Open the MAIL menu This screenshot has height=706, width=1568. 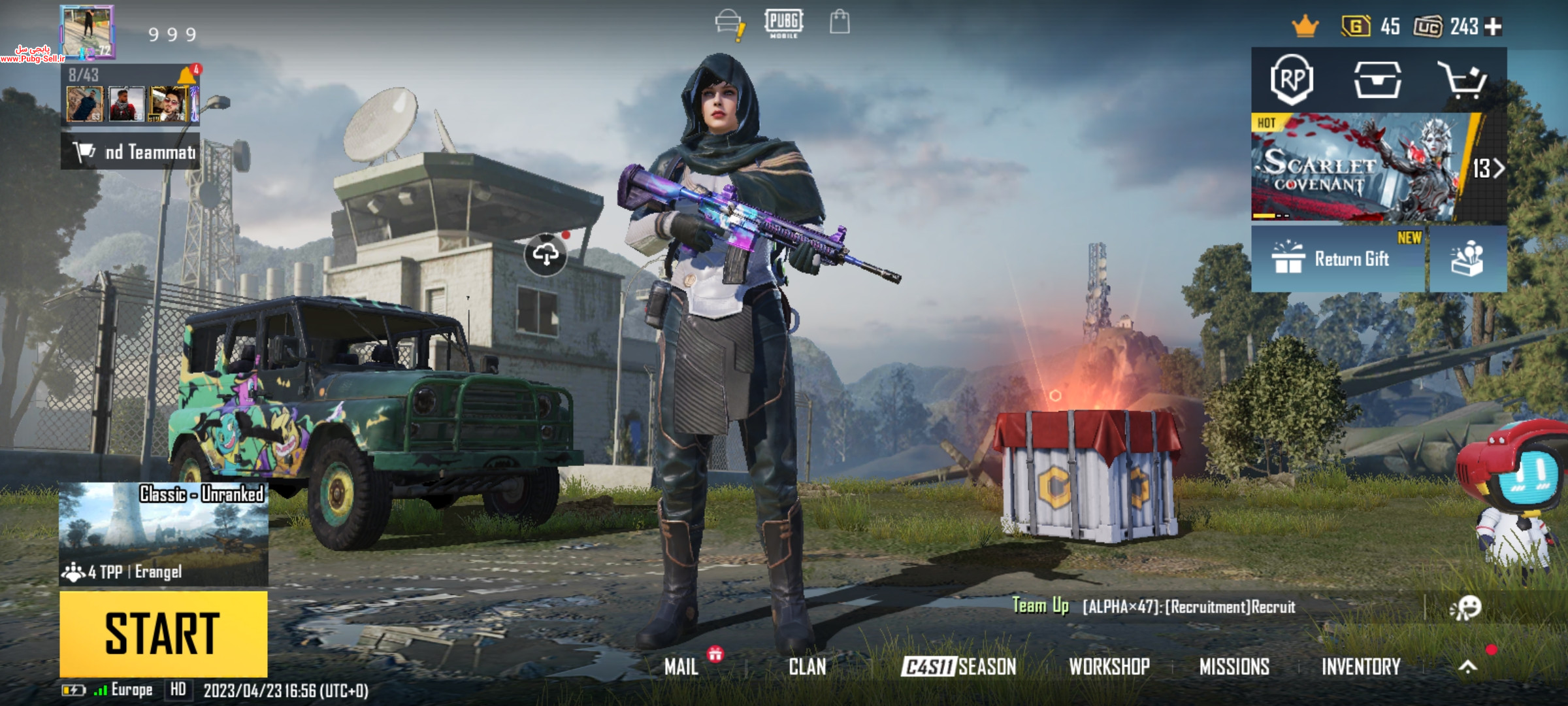click(681, 666)
